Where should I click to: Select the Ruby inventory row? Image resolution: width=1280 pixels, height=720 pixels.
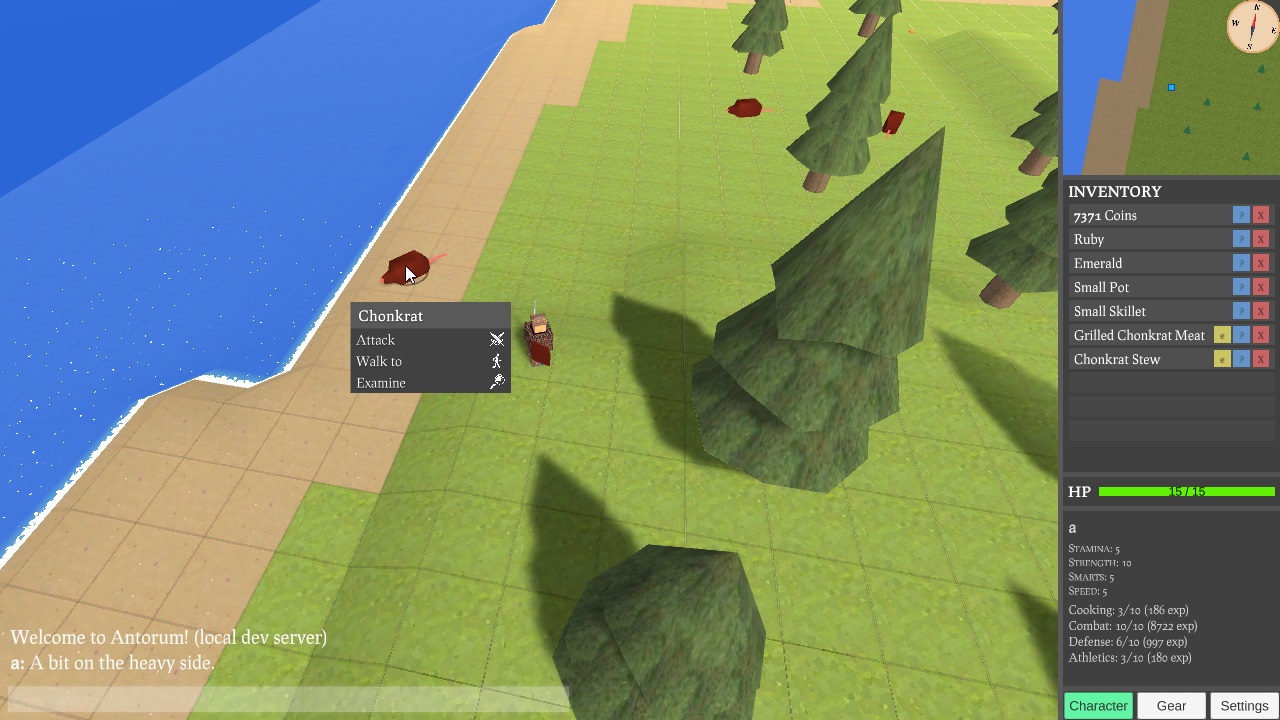click(x=1140, y=239)
